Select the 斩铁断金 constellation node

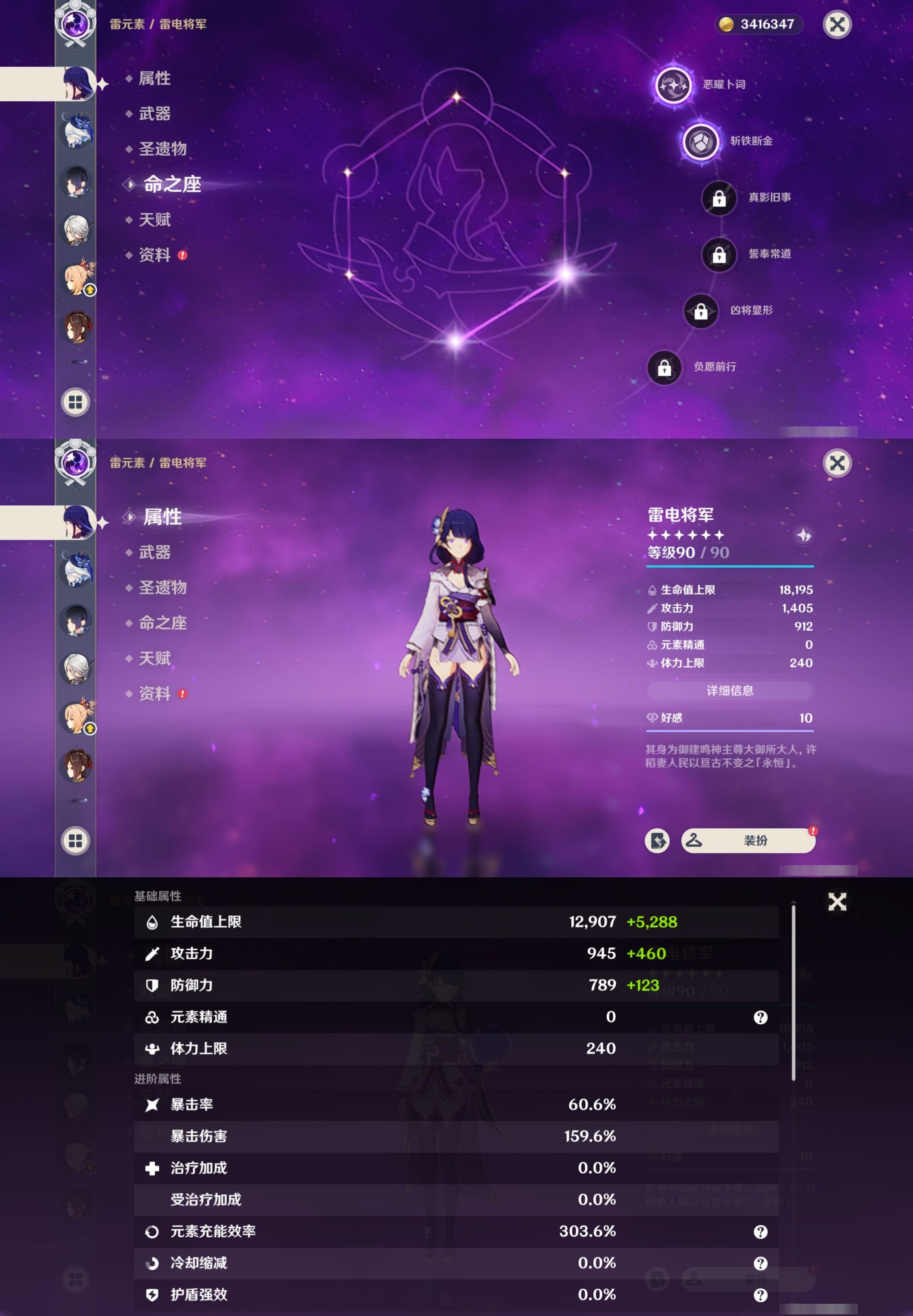click(x=701, y=141)
